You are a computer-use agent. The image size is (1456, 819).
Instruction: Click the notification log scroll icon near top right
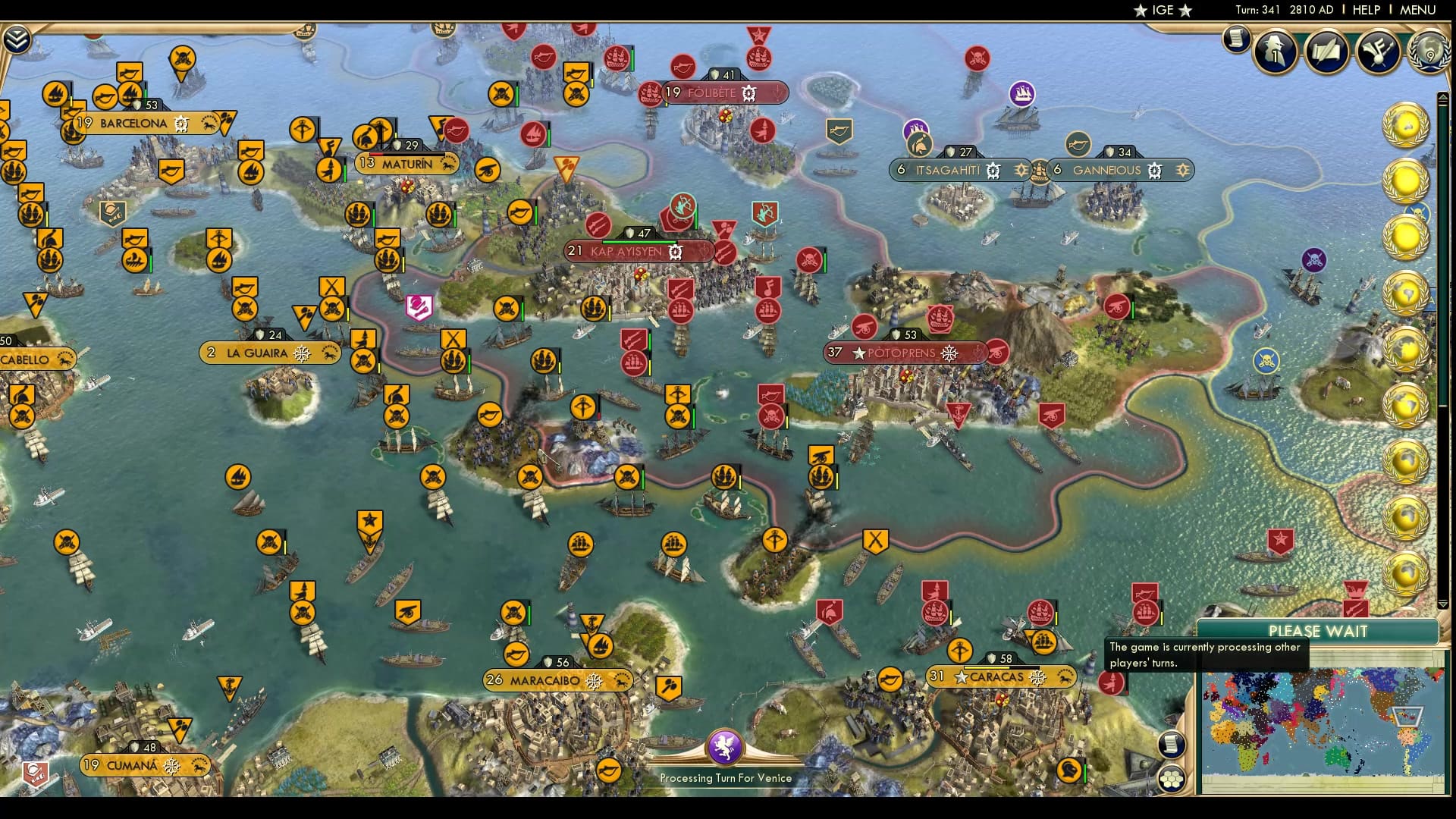pyautogui.click(x=1235, y=38)
